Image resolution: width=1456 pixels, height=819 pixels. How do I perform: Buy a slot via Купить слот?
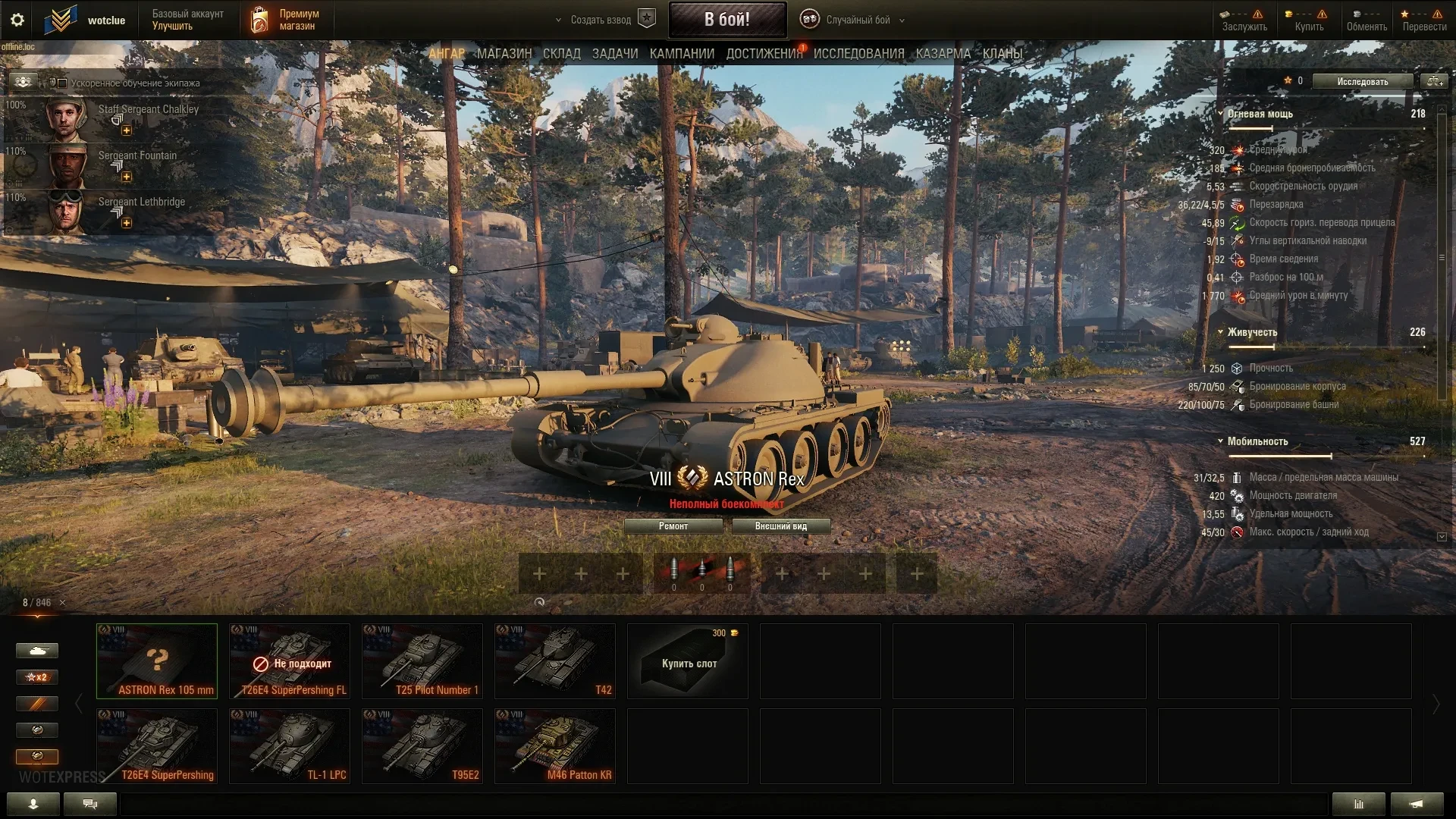[688, 661]
